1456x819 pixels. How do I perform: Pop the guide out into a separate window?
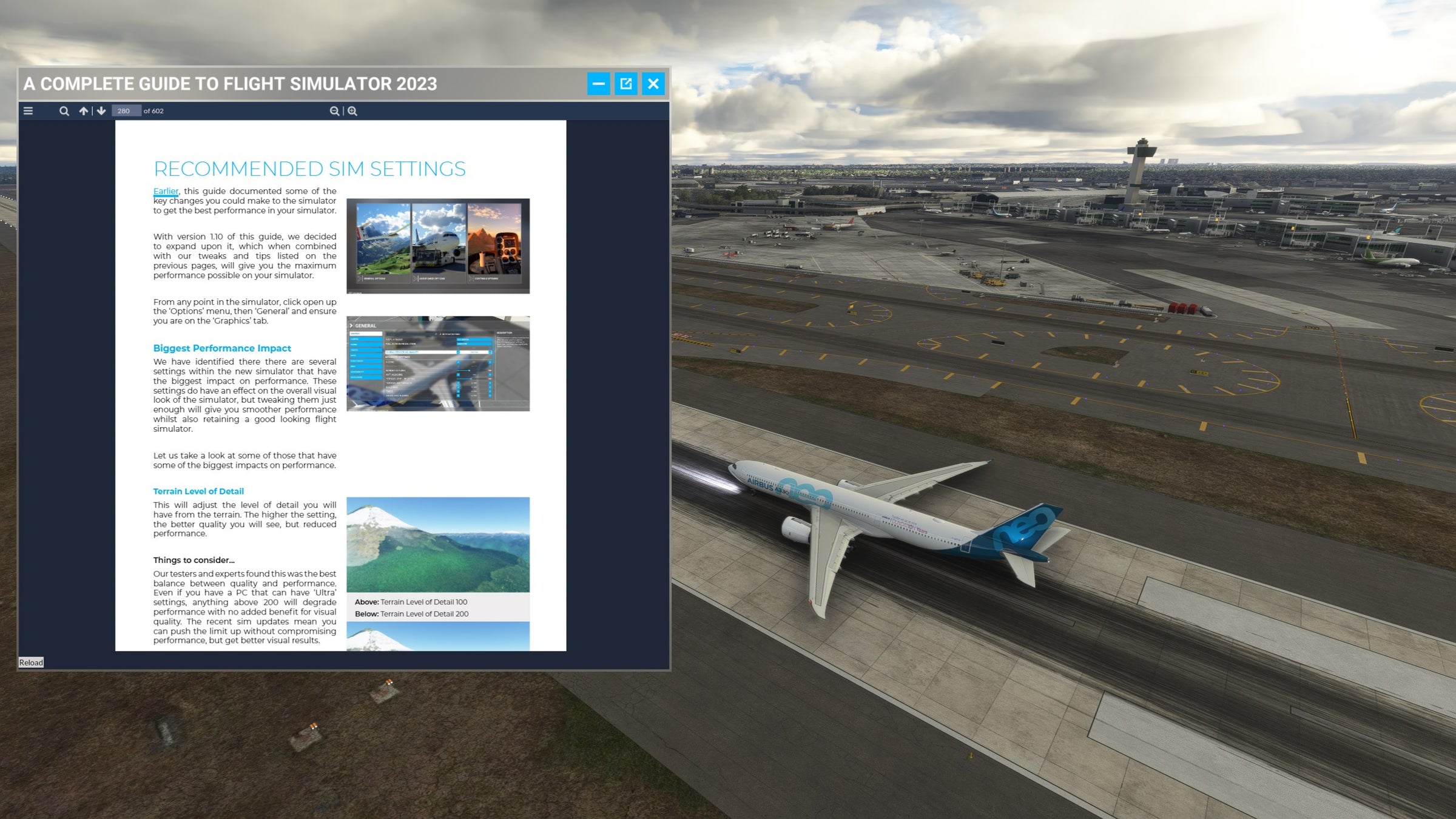(x=626, y=84)
